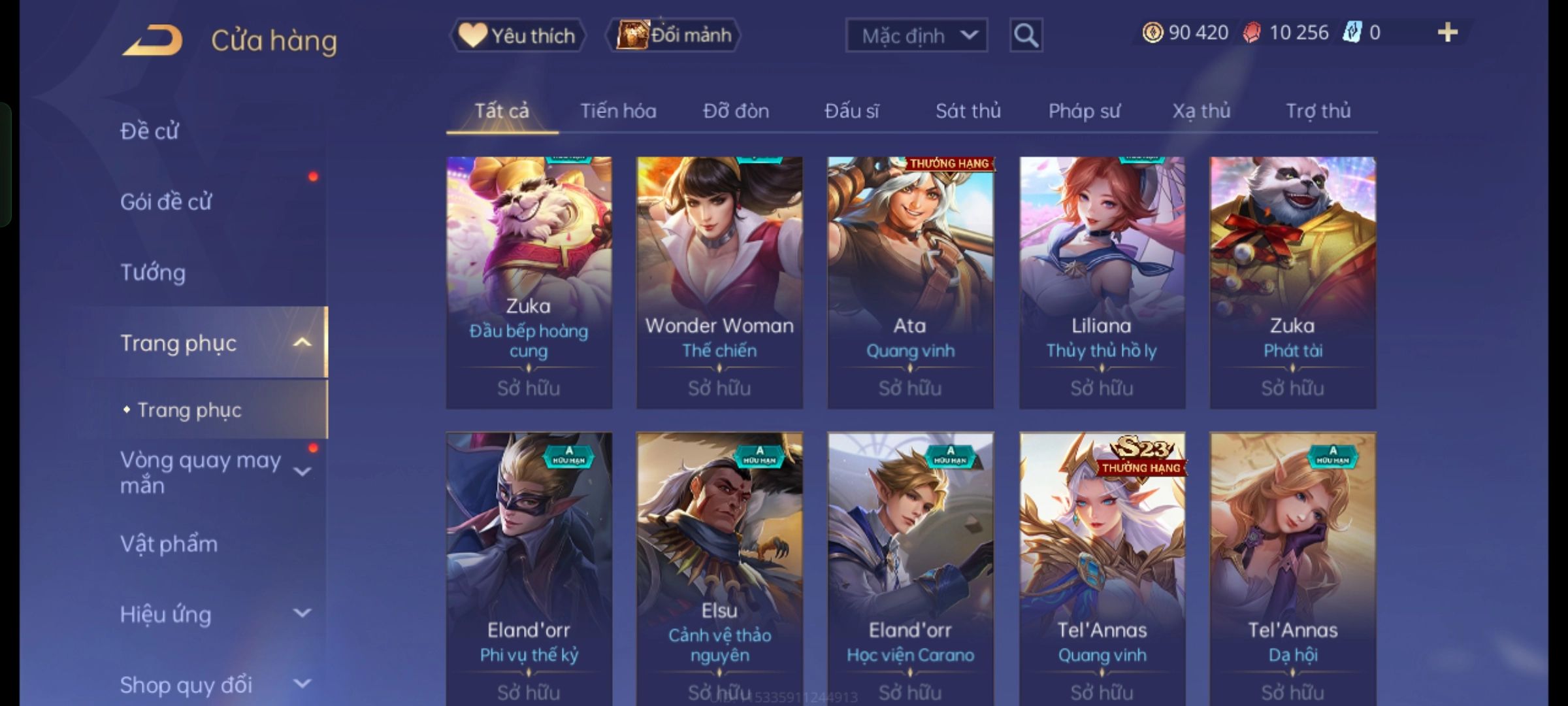
Task: Open the Đổi mảnh exchange button
Action: click(x=674, y=35)
